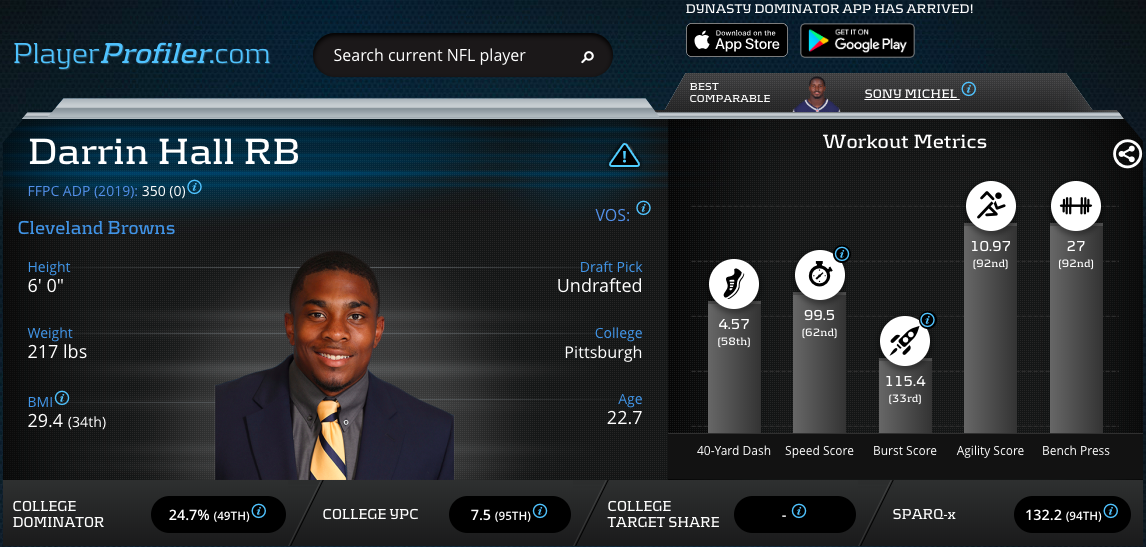
Task: Open the warning triangle alert
Action: (624, 155)
